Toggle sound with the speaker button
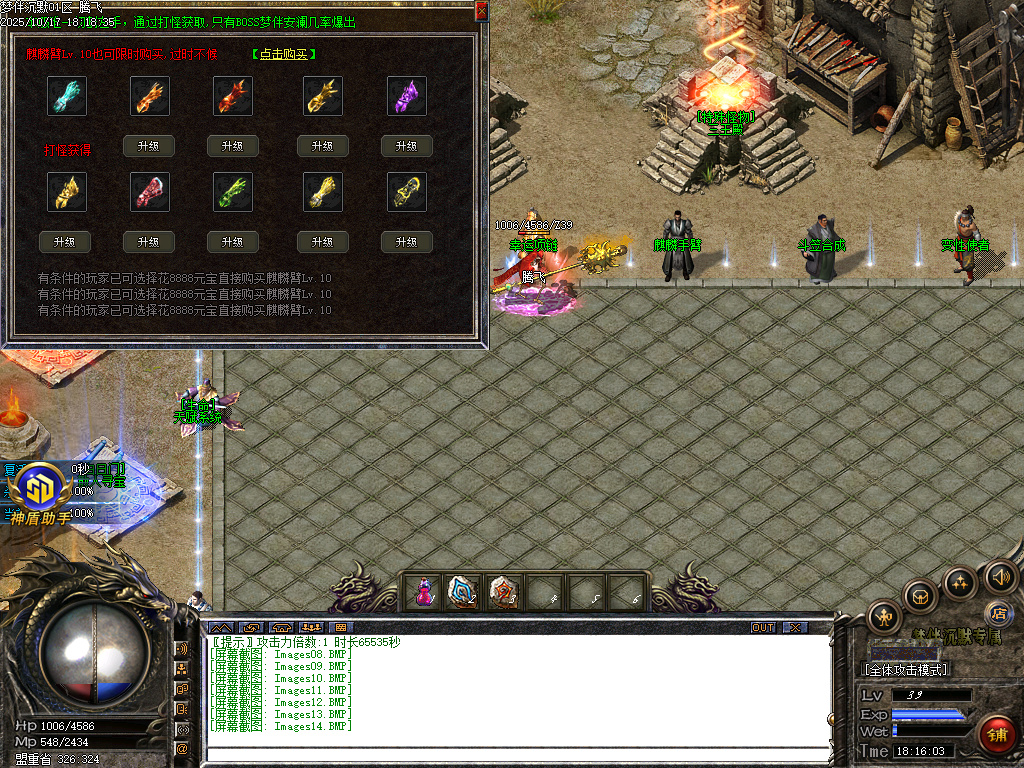Viewport: 1024px width, 768px height. click(x=1000, y=576)
